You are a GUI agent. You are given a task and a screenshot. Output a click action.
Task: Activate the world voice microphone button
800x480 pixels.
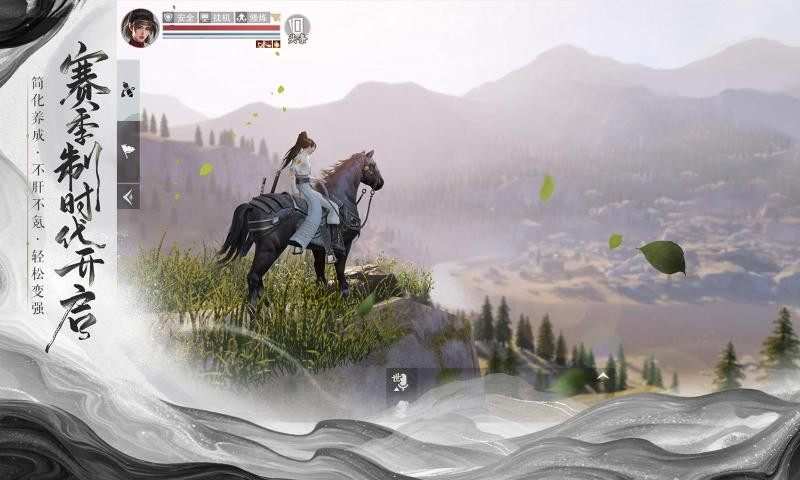(400, 381)
